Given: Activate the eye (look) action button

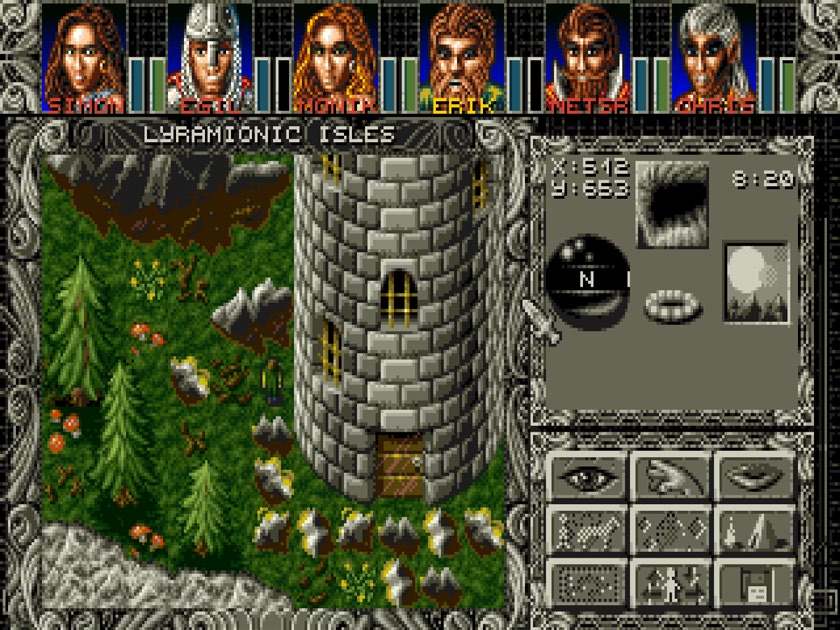Looking at the screenshot, I should click(x=588, y=477).
